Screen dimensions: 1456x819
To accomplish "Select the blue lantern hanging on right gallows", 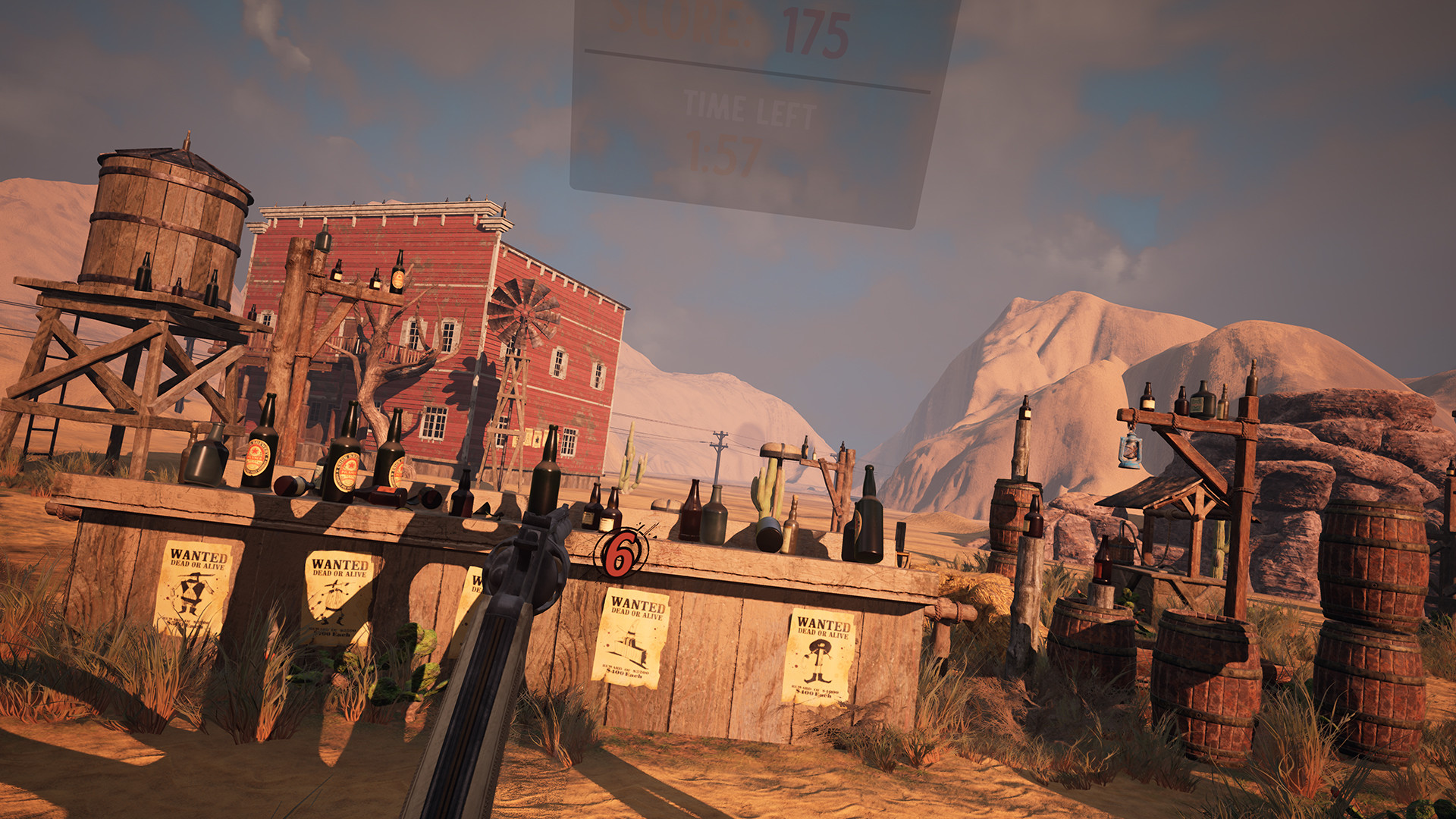I will click(x=1131, y=450).
